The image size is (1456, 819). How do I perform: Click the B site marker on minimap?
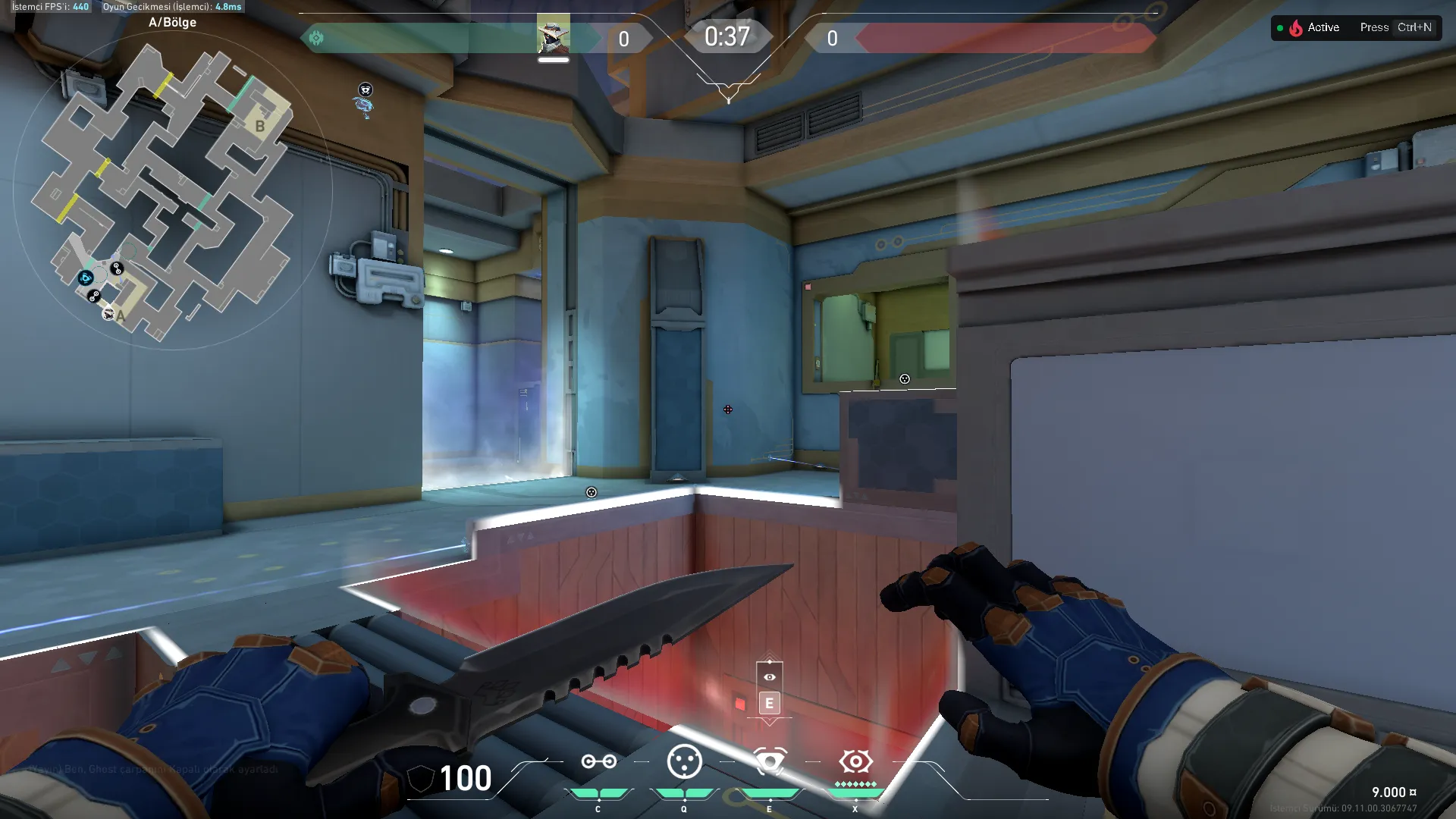(x=260, y=126)
